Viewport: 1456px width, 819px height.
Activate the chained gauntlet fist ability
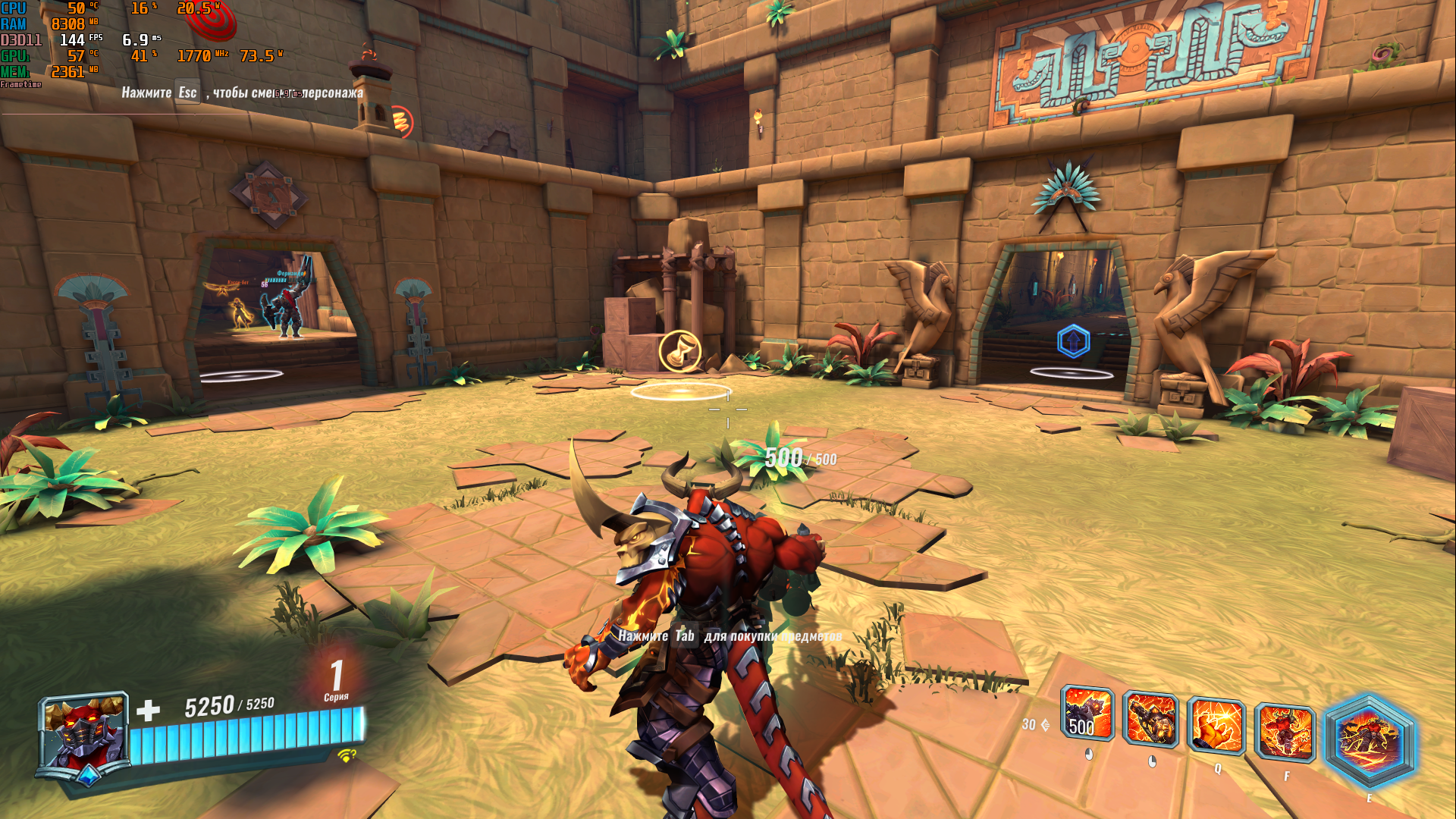(1150, 720)
